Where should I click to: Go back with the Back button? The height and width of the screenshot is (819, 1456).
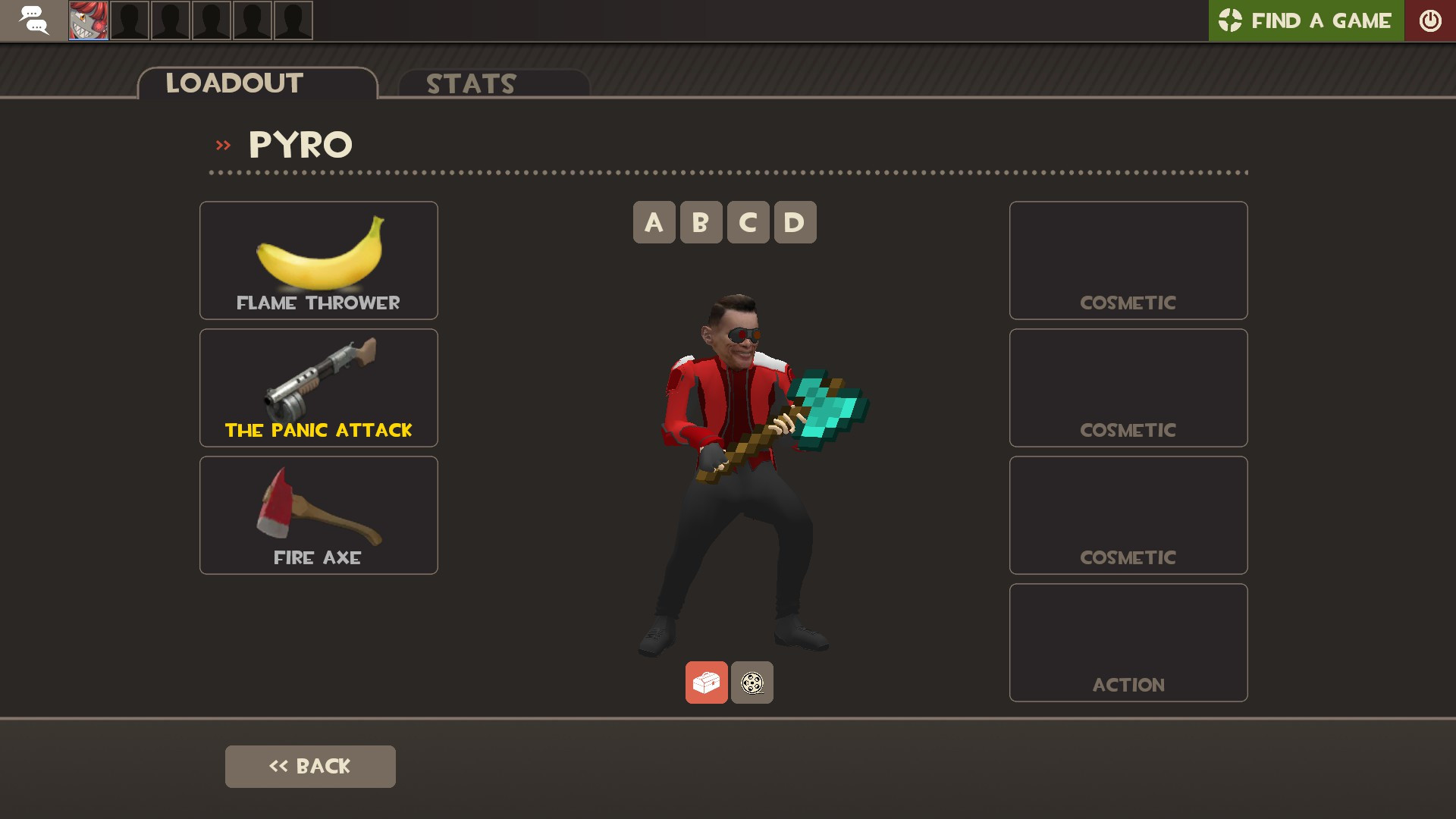tap(310, 766)
